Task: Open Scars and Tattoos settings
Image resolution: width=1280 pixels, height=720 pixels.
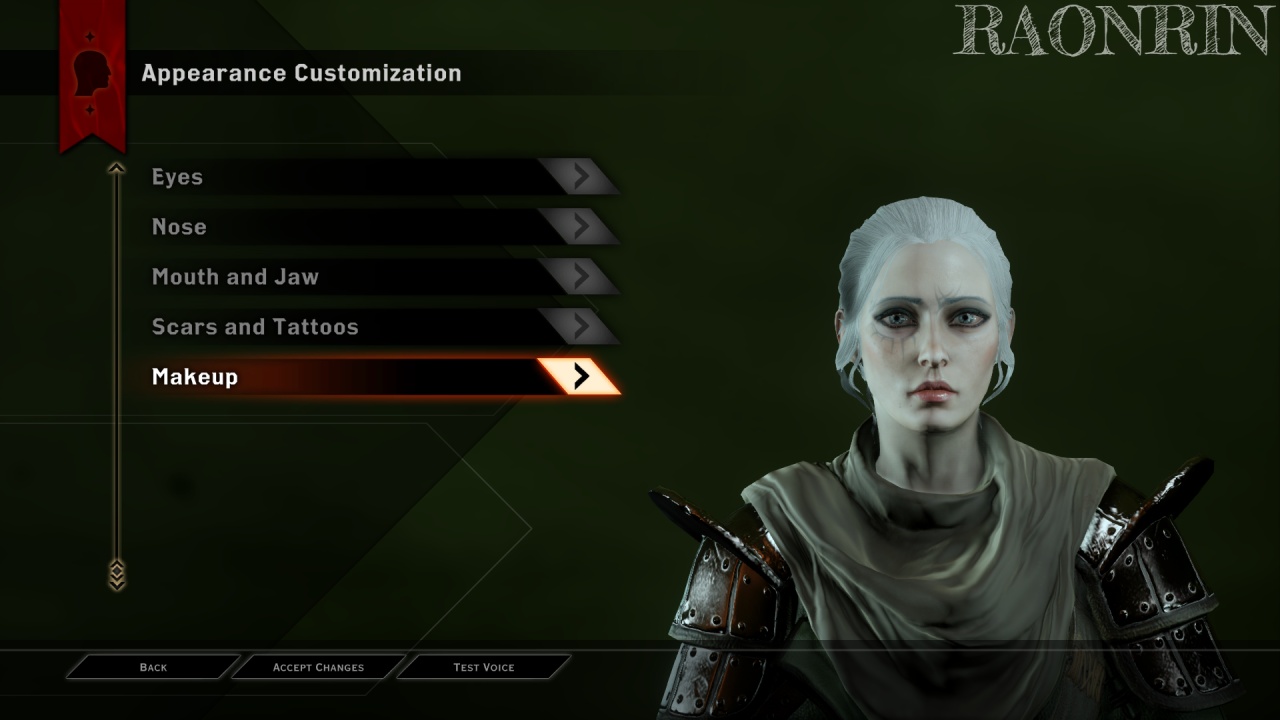Action: 380,327
